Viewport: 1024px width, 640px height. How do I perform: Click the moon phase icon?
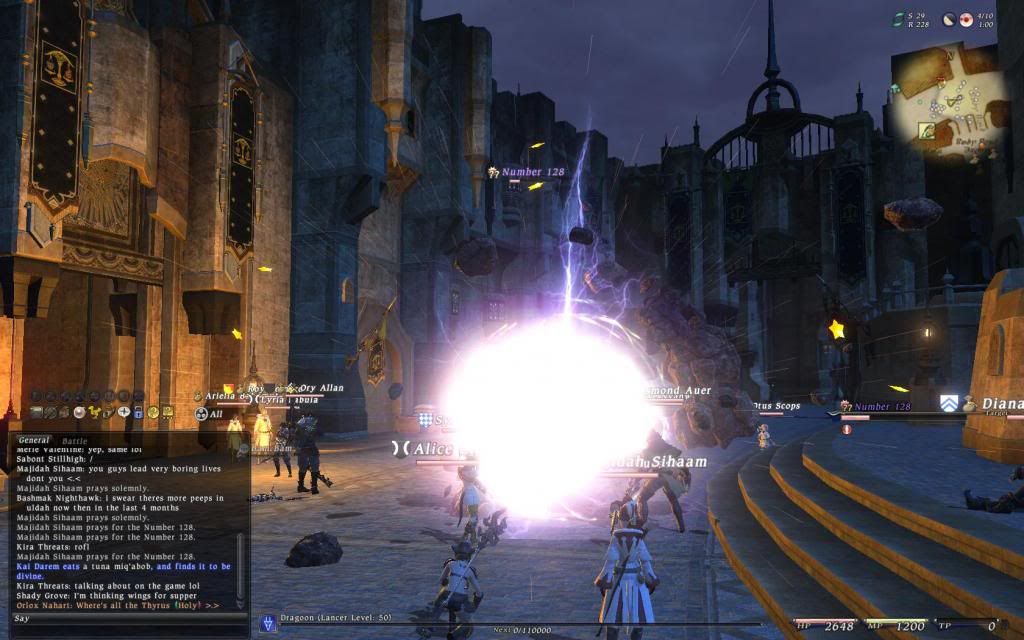click(949, 19)
